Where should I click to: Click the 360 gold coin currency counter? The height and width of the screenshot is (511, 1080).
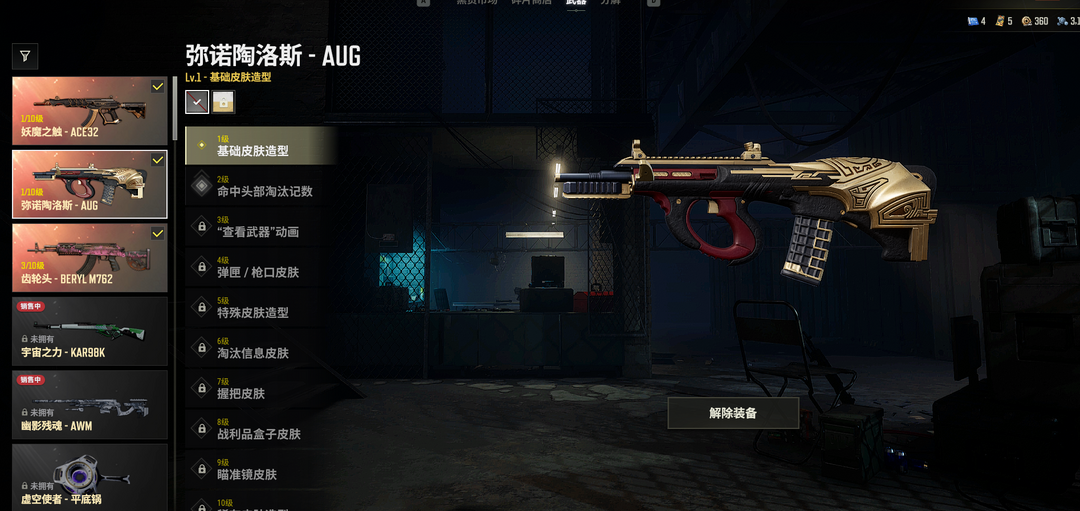tap(1034, 21)
